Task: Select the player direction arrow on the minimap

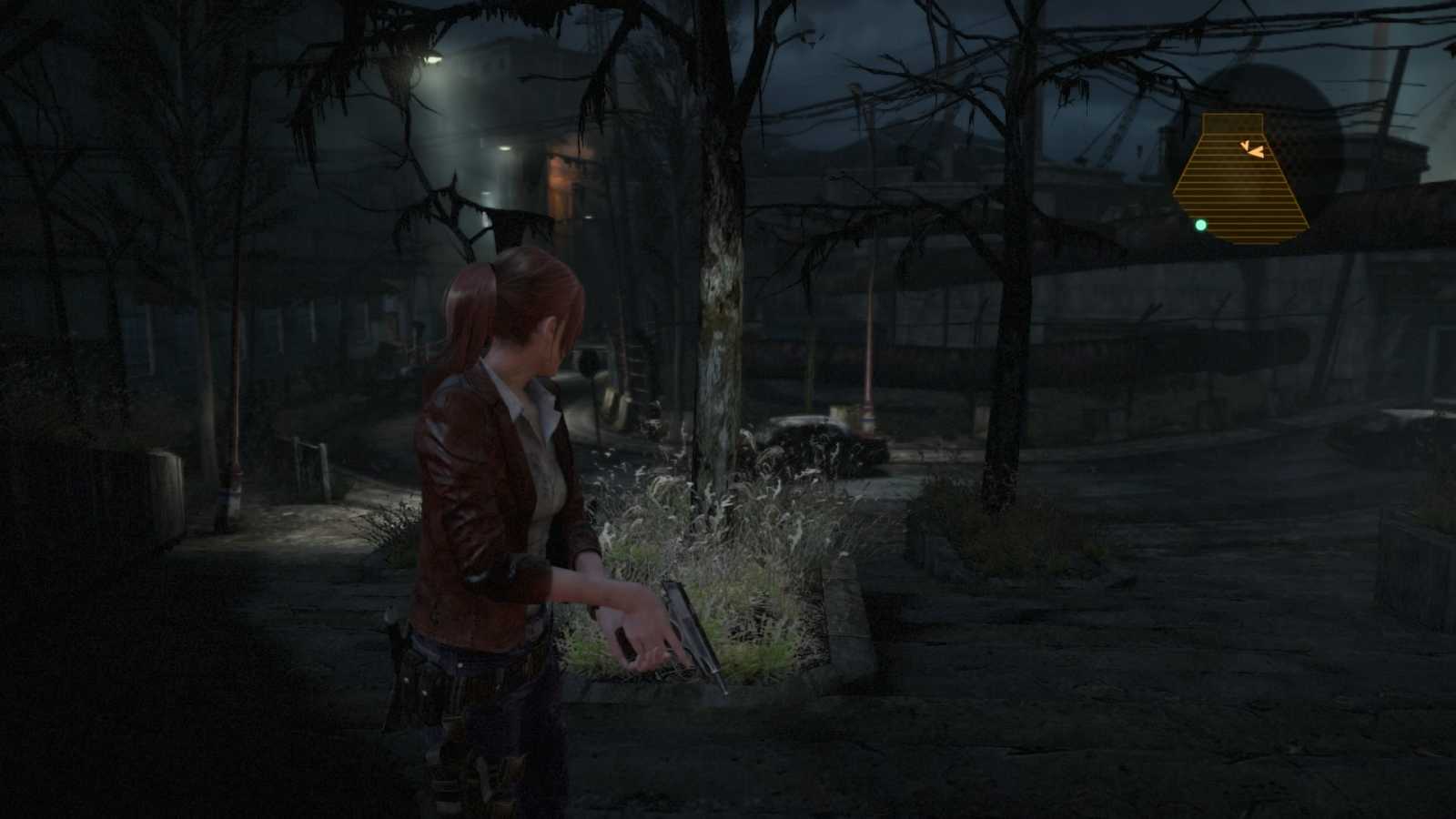Action: pyautogui.click(x=1258, y=151)
